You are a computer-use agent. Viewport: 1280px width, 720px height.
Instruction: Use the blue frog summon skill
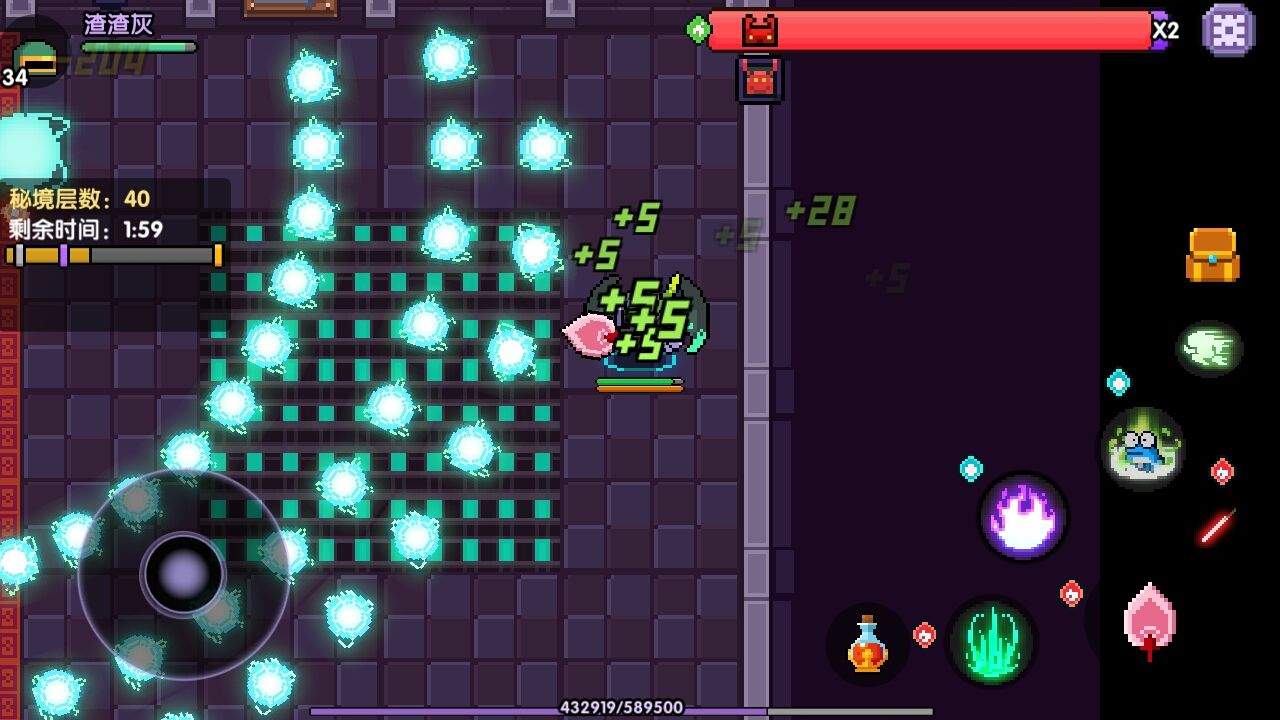click(1143, 448)
